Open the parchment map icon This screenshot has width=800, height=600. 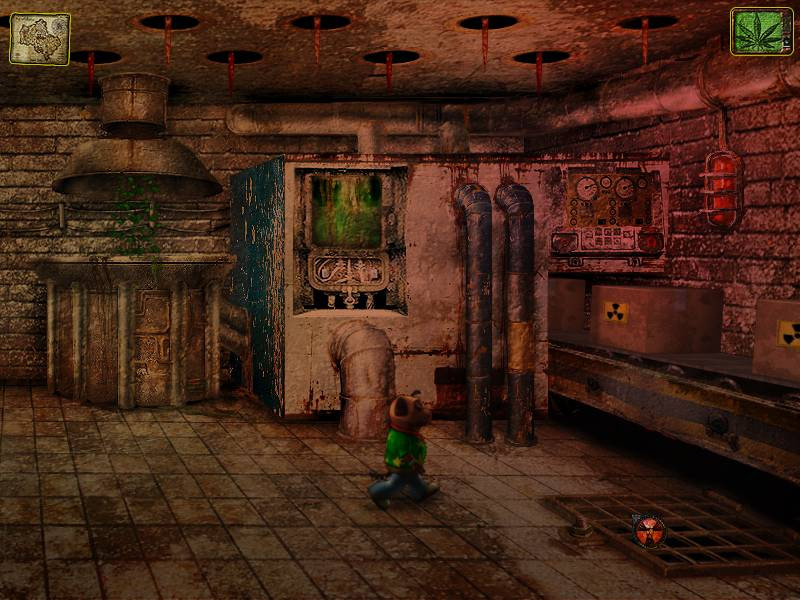pos(39,38)
